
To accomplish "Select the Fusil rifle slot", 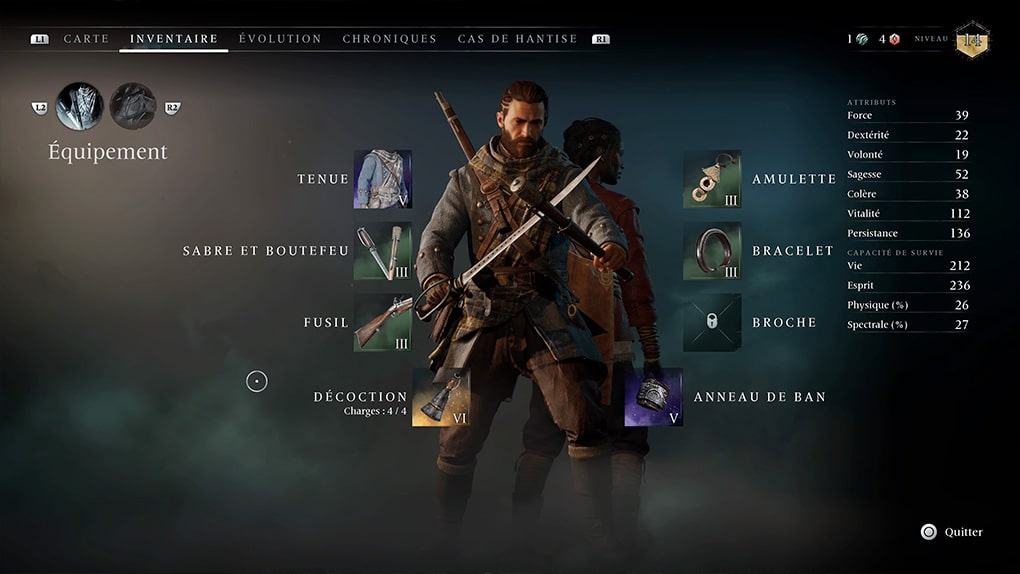I will click(x=382, y=323).
